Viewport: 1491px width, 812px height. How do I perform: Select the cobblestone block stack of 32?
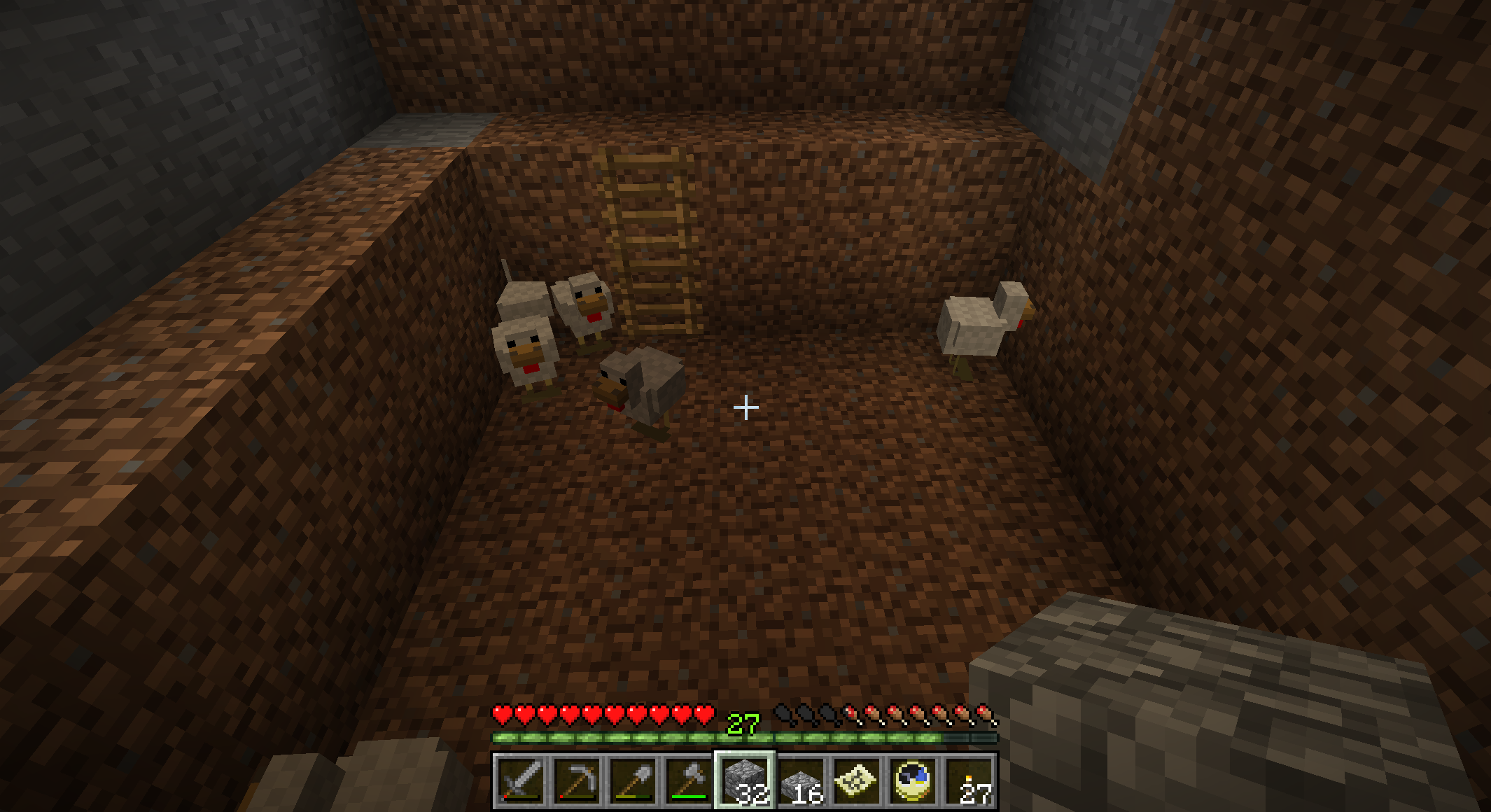(x=745, y=780)
